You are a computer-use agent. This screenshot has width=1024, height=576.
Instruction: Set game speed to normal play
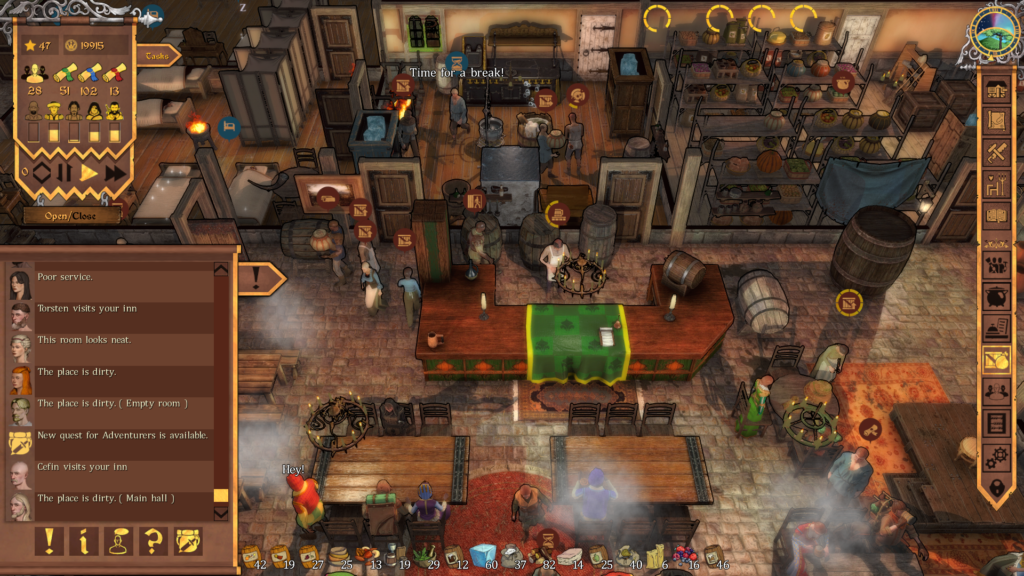(89, 173)
